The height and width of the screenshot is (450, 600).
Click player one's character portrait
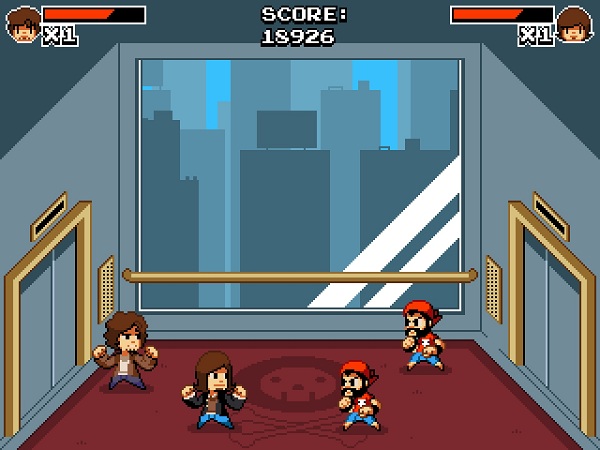point(22,24)
